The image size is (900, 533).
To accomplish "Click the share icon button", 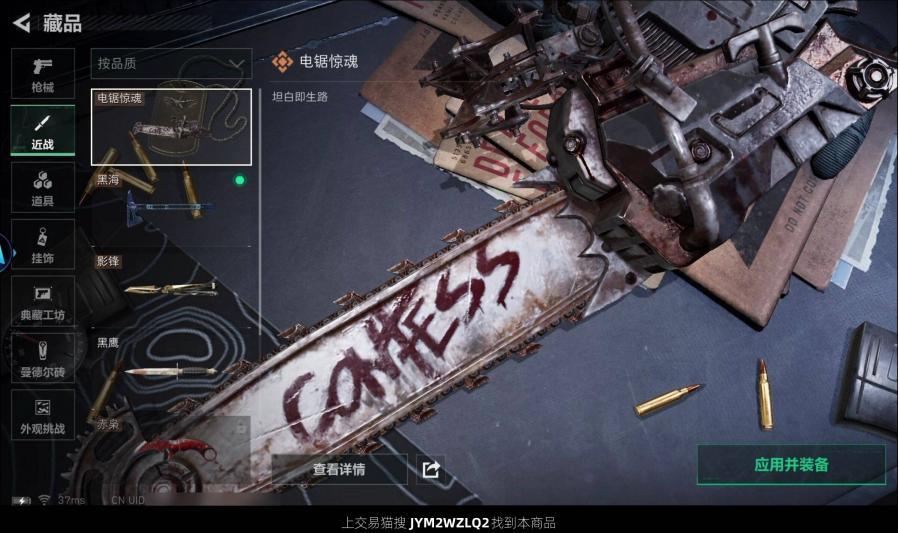I will click(431, 469).
